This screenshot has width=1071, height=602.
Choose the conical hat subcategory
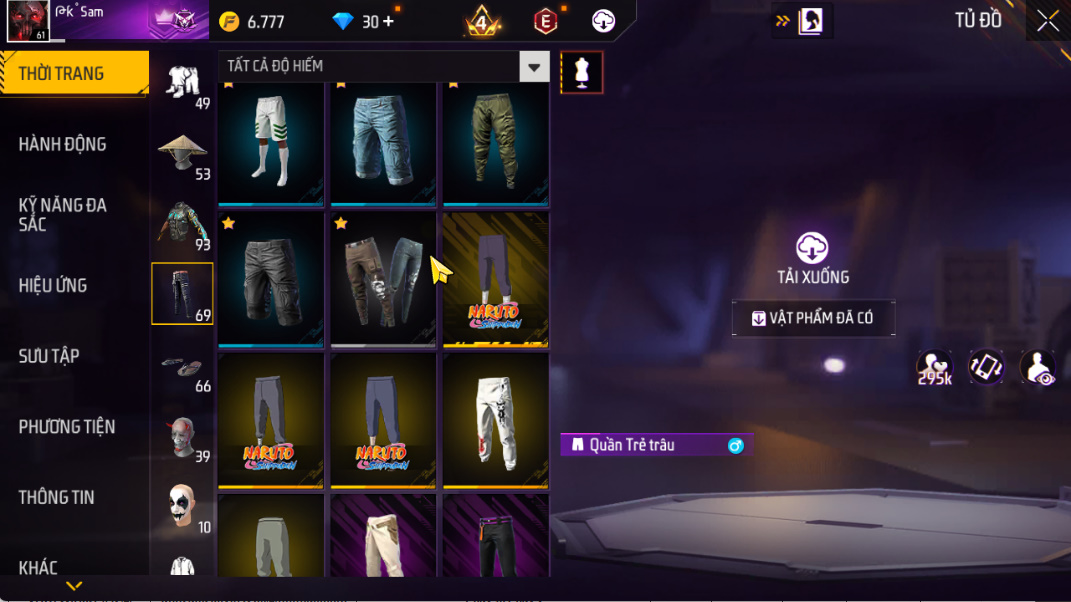click(182, 154)
